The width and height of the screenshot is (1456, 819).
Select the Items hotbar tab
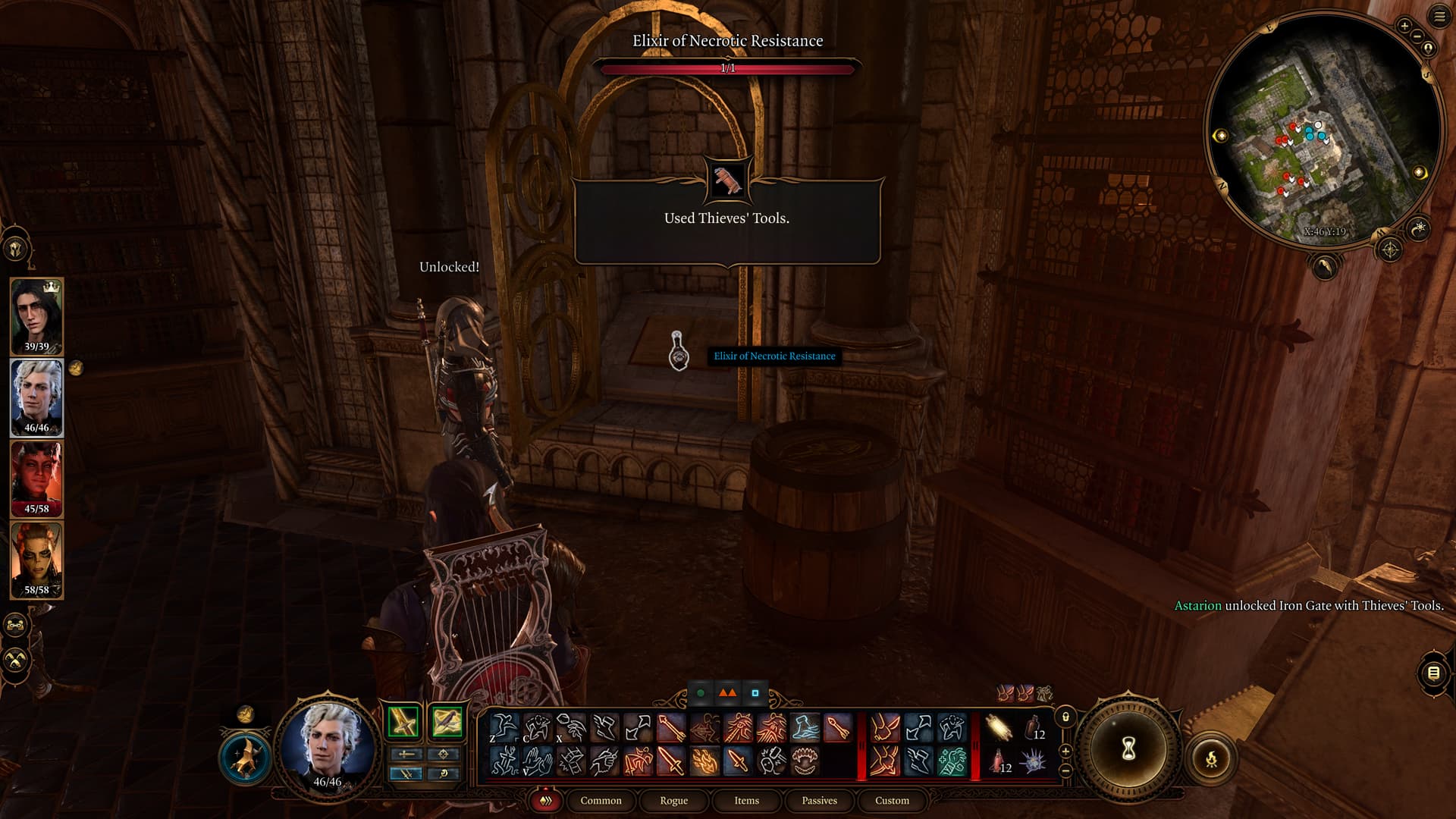pyautogui.click(x=746, y=801)
